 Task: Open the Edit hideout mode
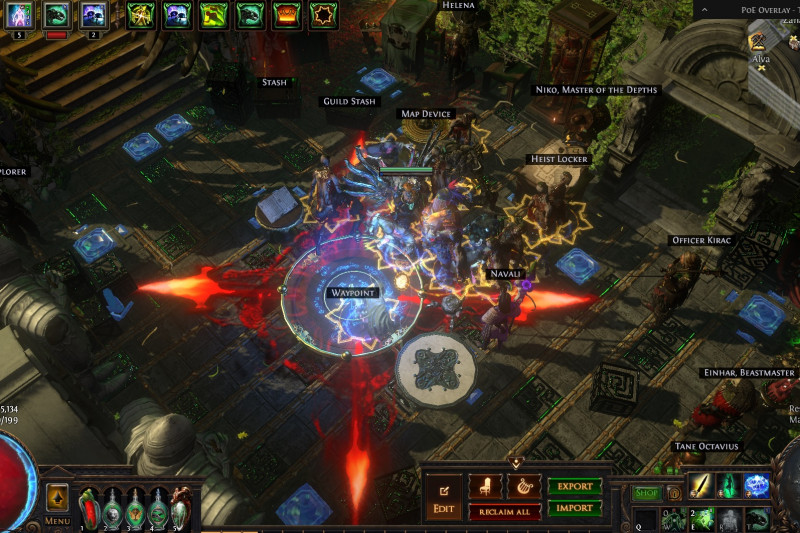(444, 498)
